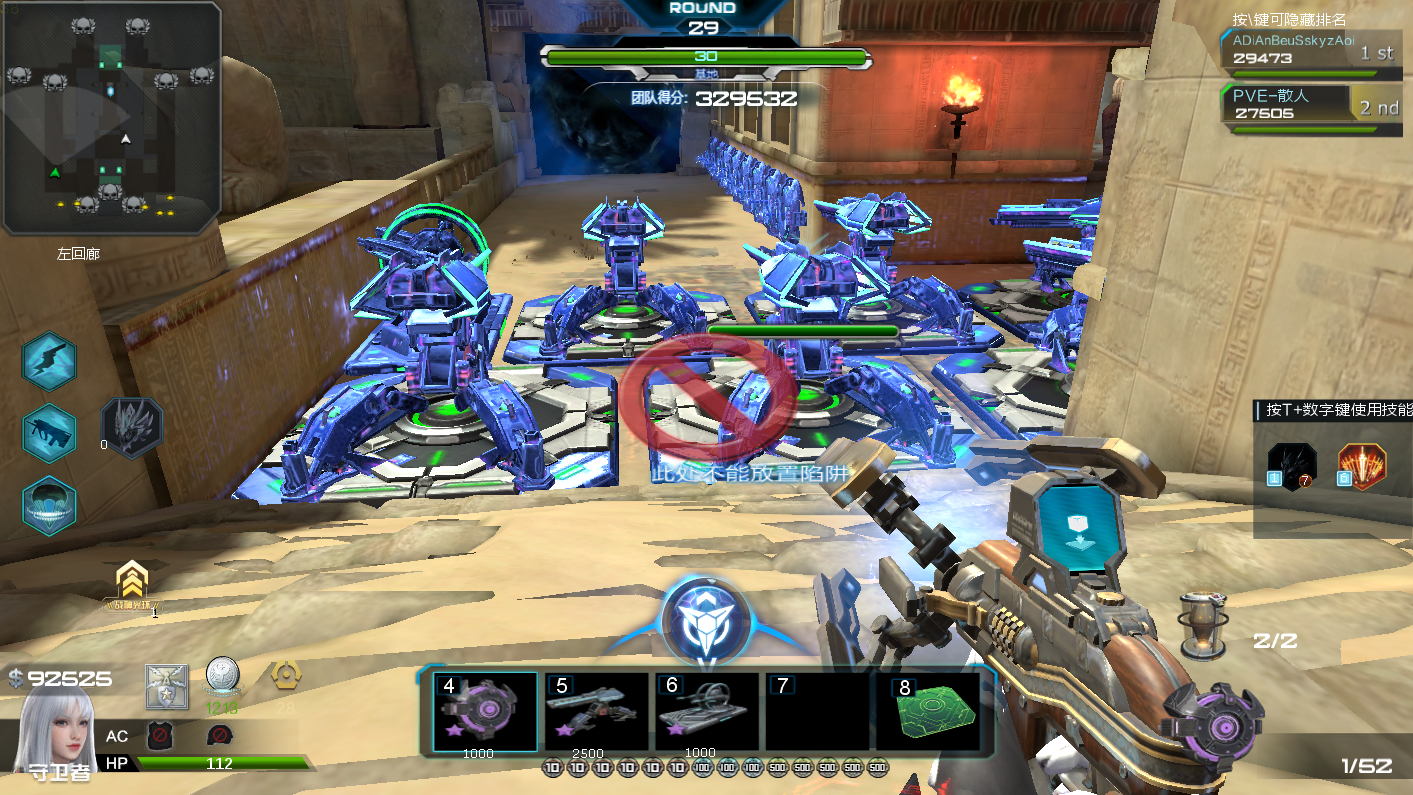Click the star shield badge icon
The height and width of the screenshot is (795, 1413).
(166, 686)
